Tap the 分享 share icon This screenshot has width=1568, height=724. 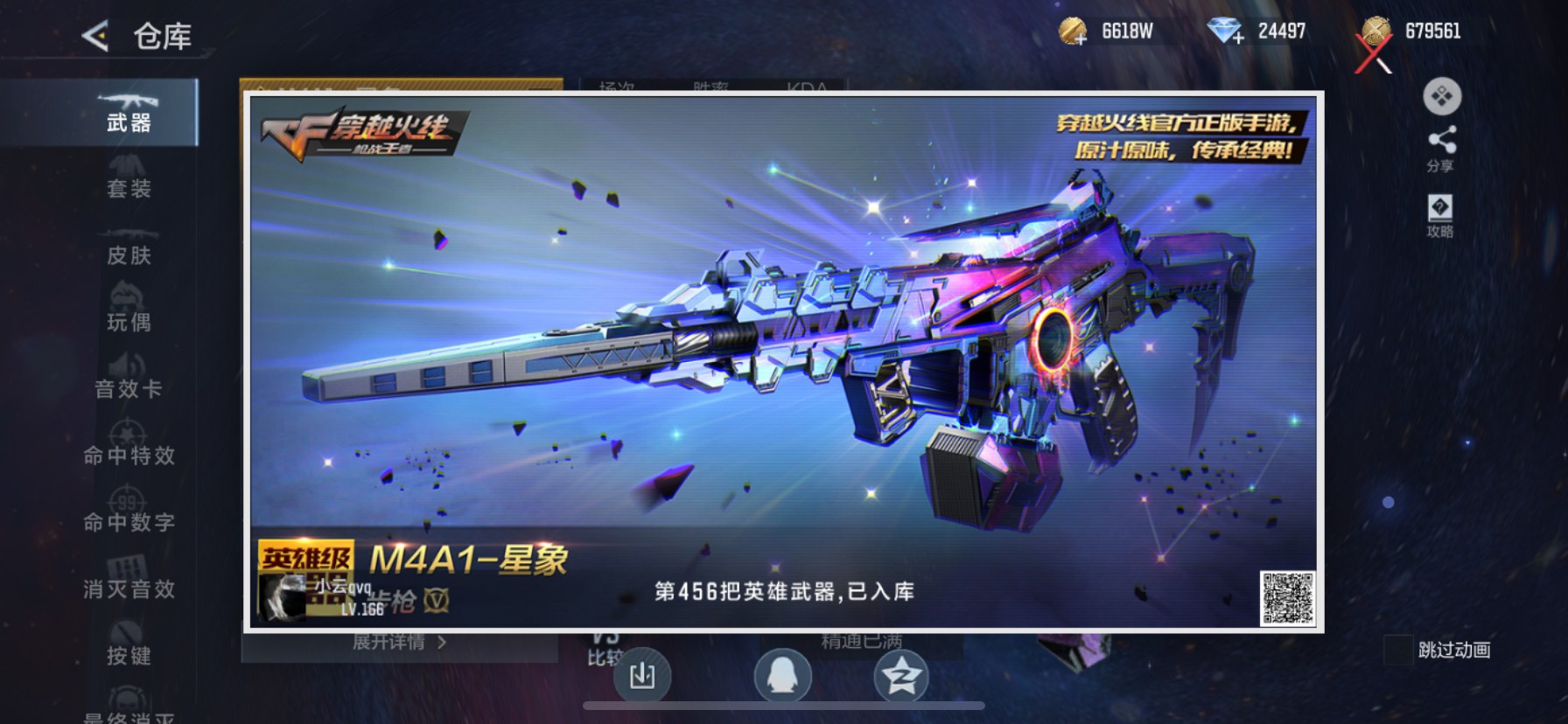point(1444,144)
